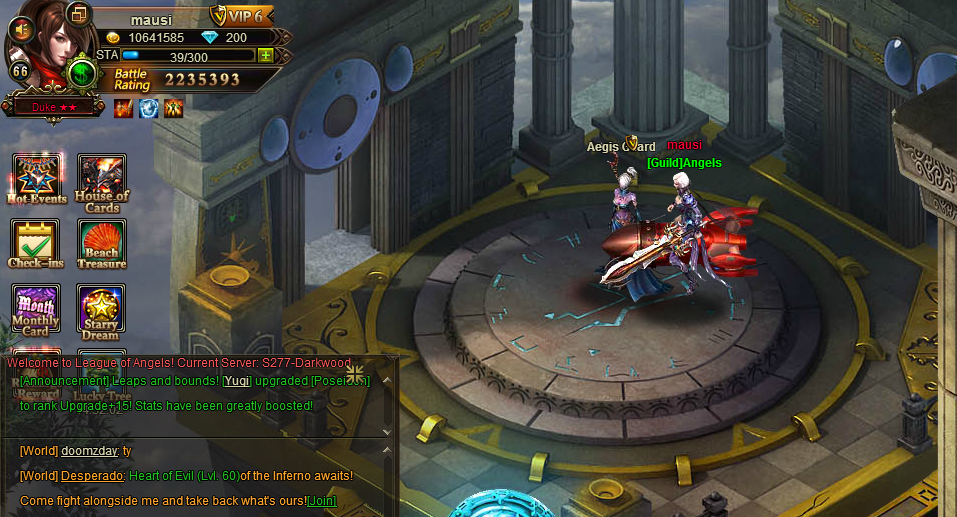Open the Starry Dream event
The height and width of the screenshot is (517, 957).
tap(102, 308)
